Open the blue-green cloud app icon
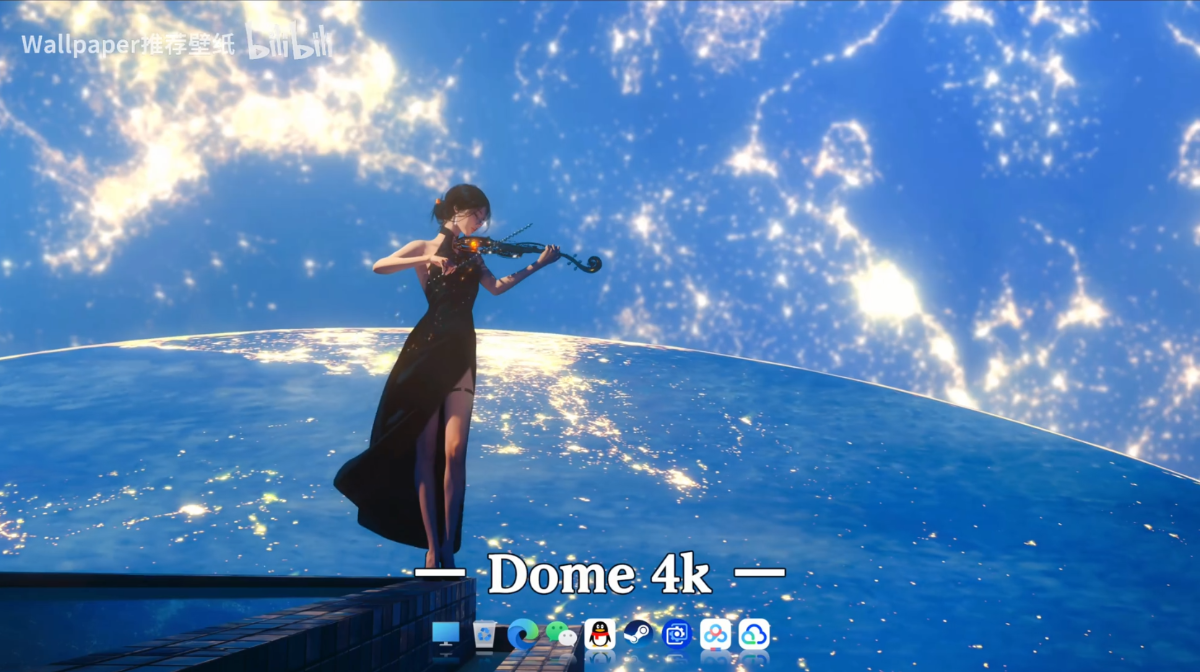Image resolution: width=1200 pixels, height=672 pixels. (x=754, y=634)
